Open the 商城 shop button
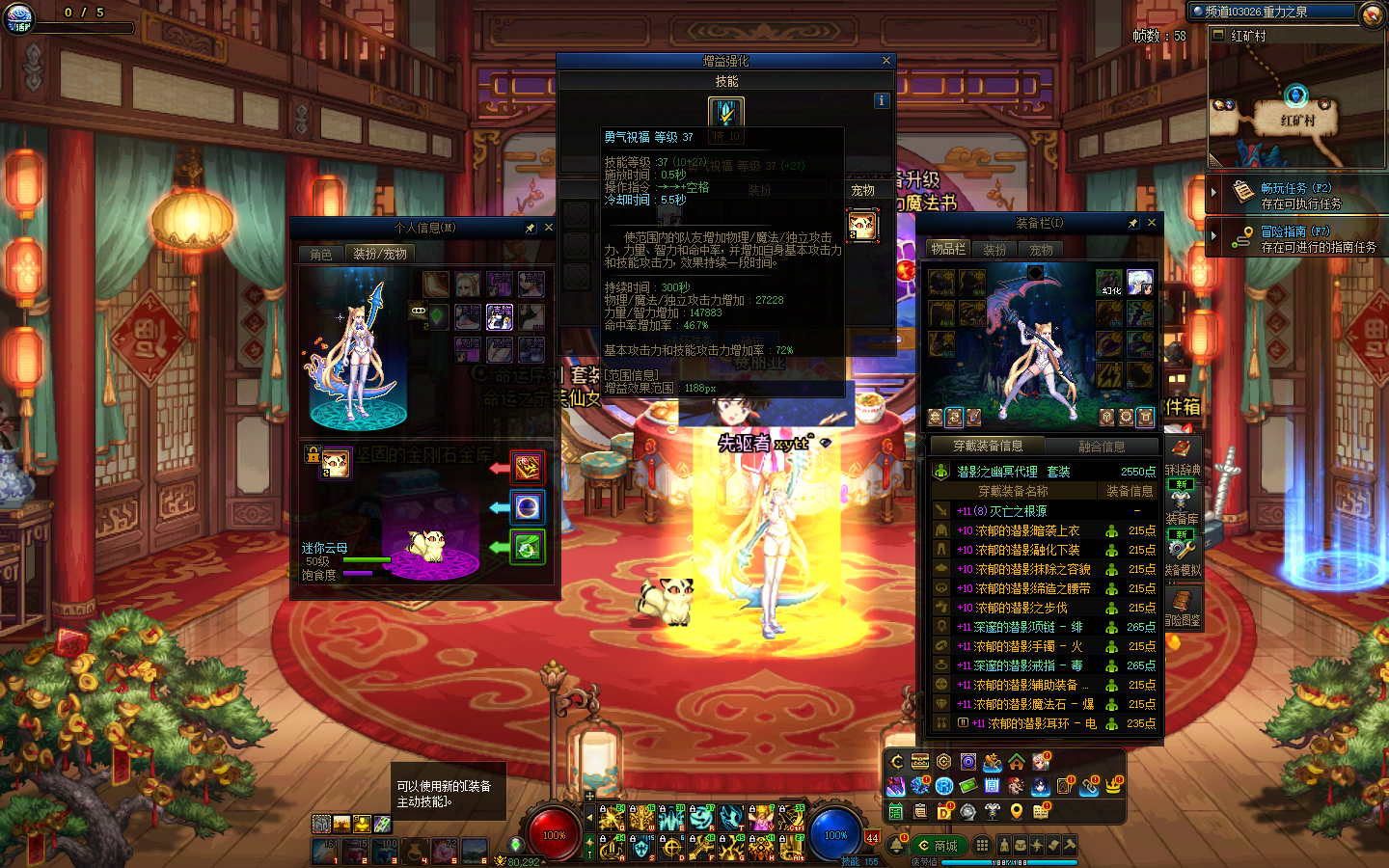Viewport: 1389px width, 868px height. coord(938,846)
